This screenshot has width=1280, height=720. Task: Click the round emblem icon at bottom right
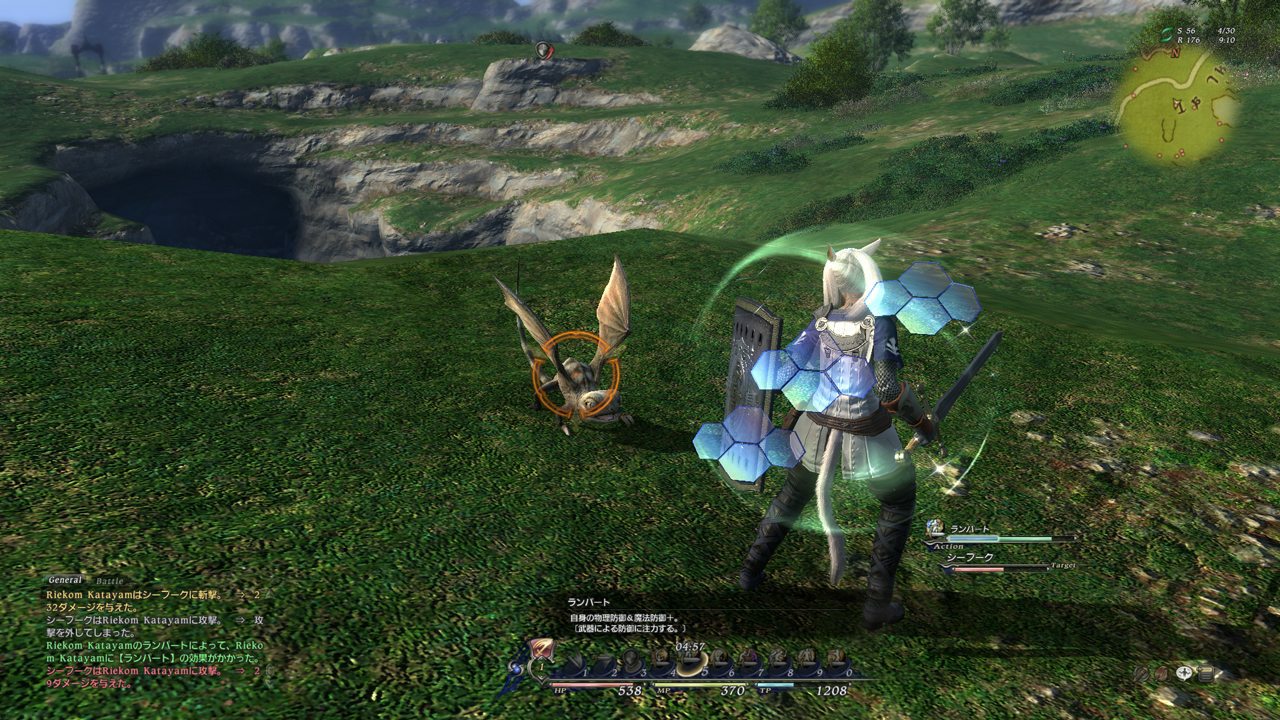(x=1161, y=674)
